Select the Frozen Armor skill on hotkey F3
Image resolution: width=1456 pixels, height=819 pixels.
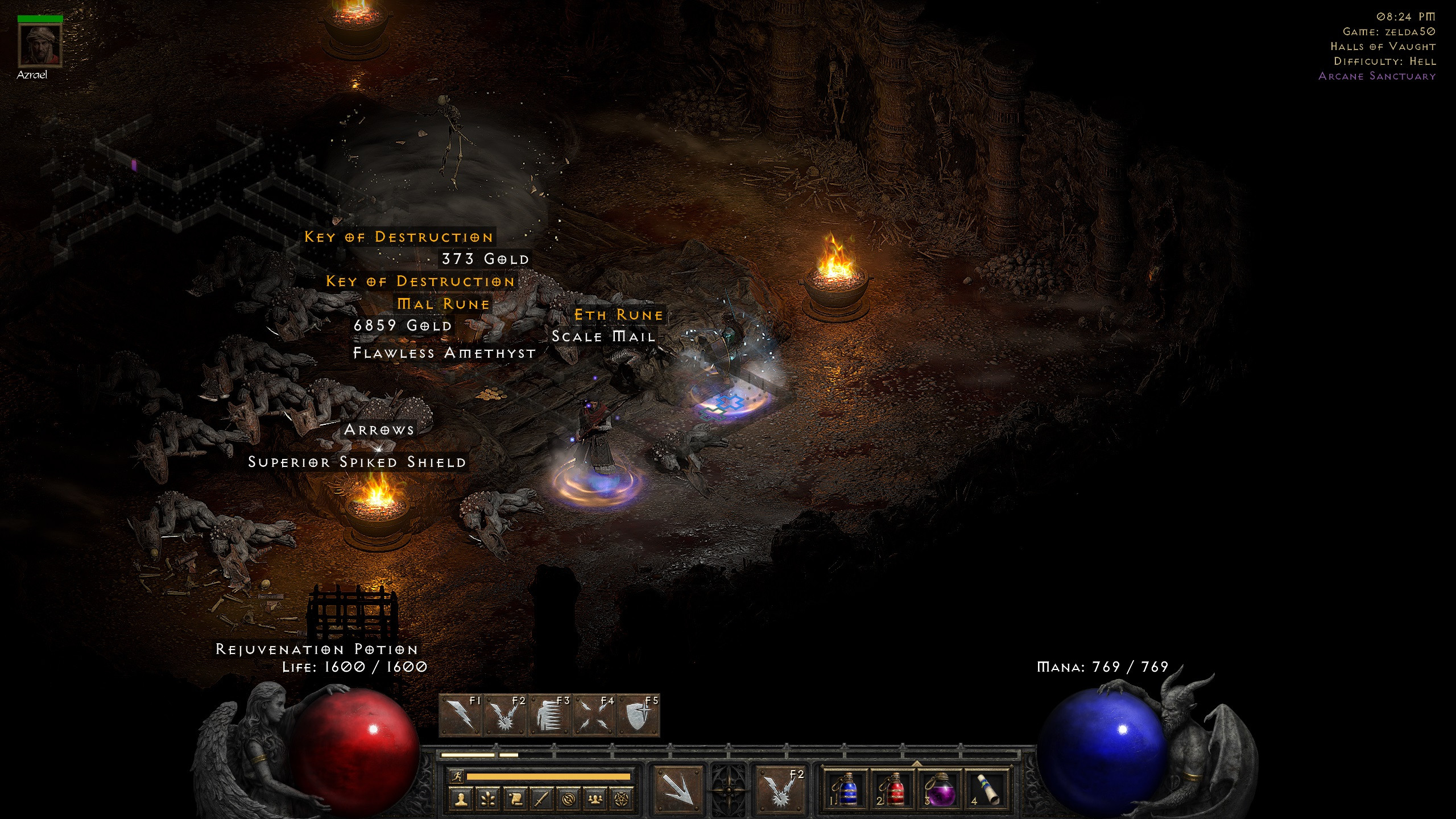(x=549, y=715)
